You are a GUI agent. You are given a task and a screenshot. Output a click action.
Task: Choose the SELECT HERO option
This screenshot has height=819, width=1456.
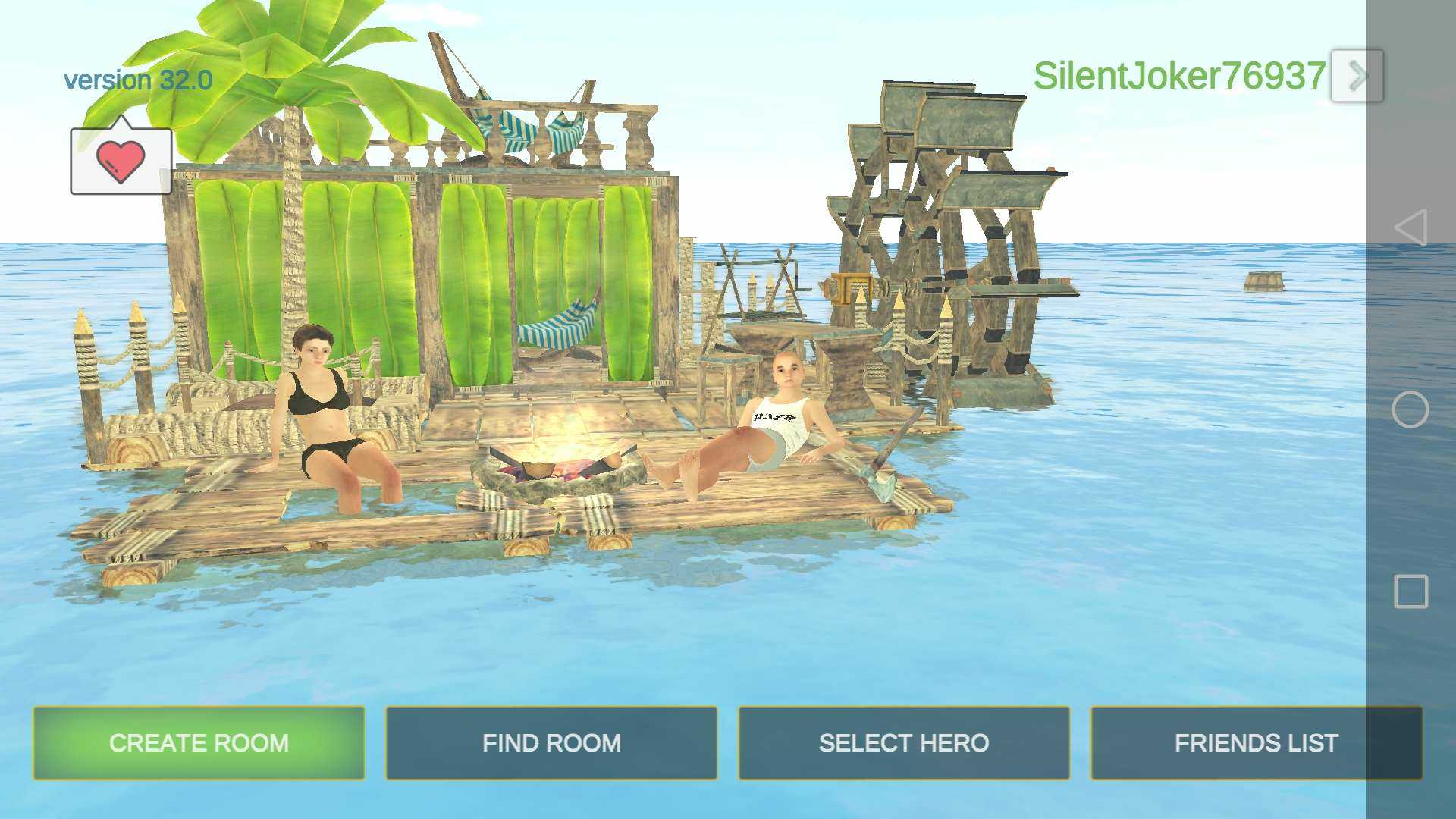(x=904, y=742)
